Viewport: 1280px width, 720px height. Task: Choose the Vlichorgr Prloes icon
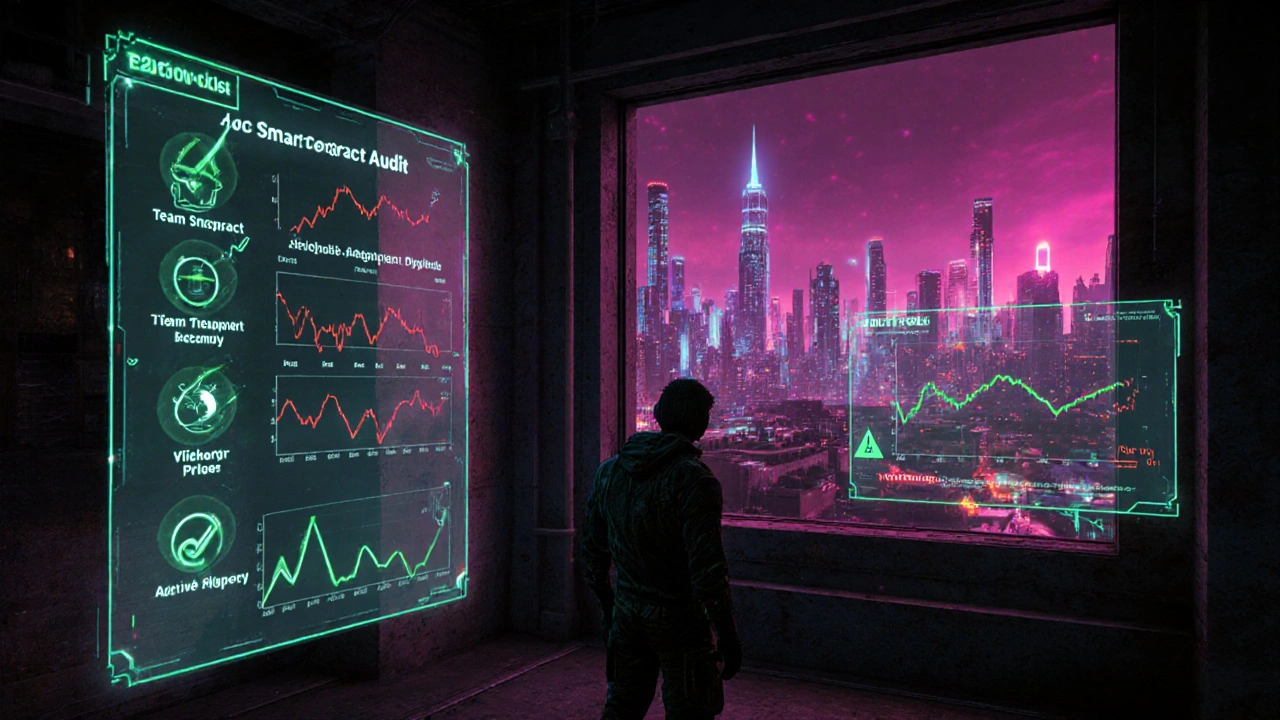point(196,404)
